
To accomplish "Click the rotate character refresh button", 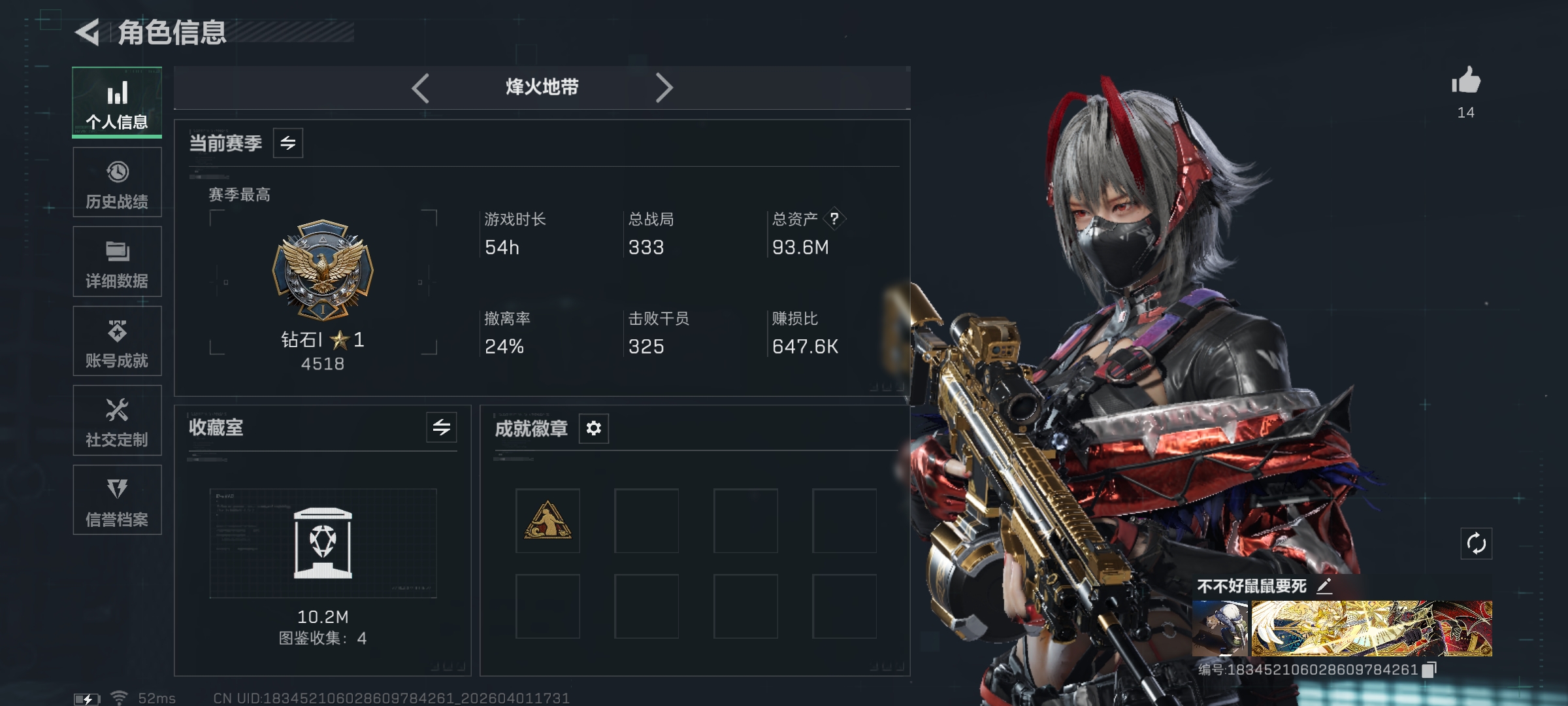I will (1477, 543).
